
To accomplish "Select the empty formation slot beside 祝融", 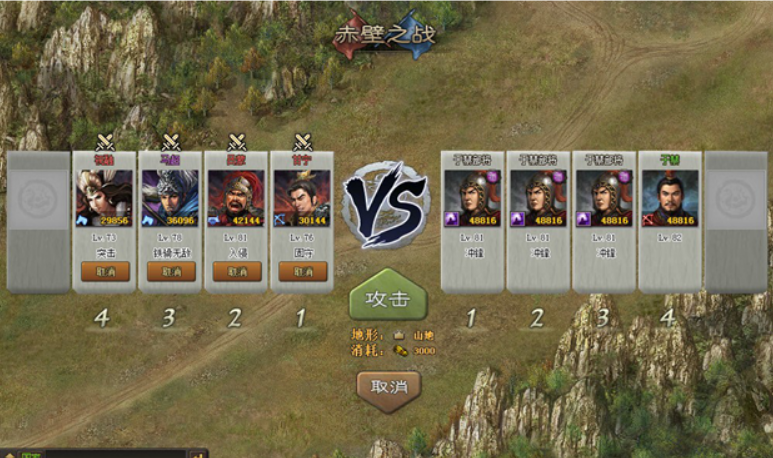I will [39, 221].
